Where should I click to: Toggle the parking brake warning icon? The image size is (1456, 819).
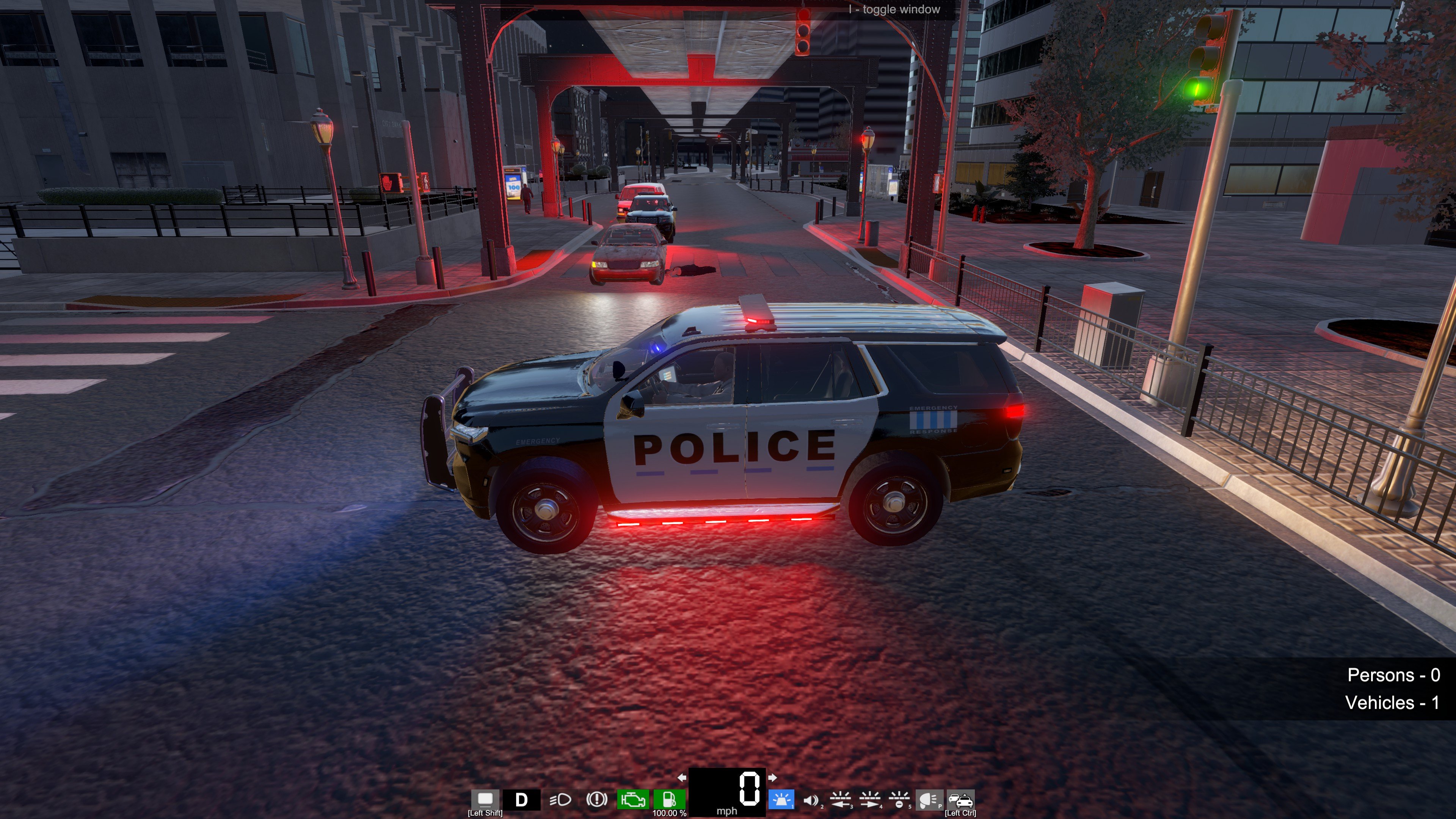596,800
